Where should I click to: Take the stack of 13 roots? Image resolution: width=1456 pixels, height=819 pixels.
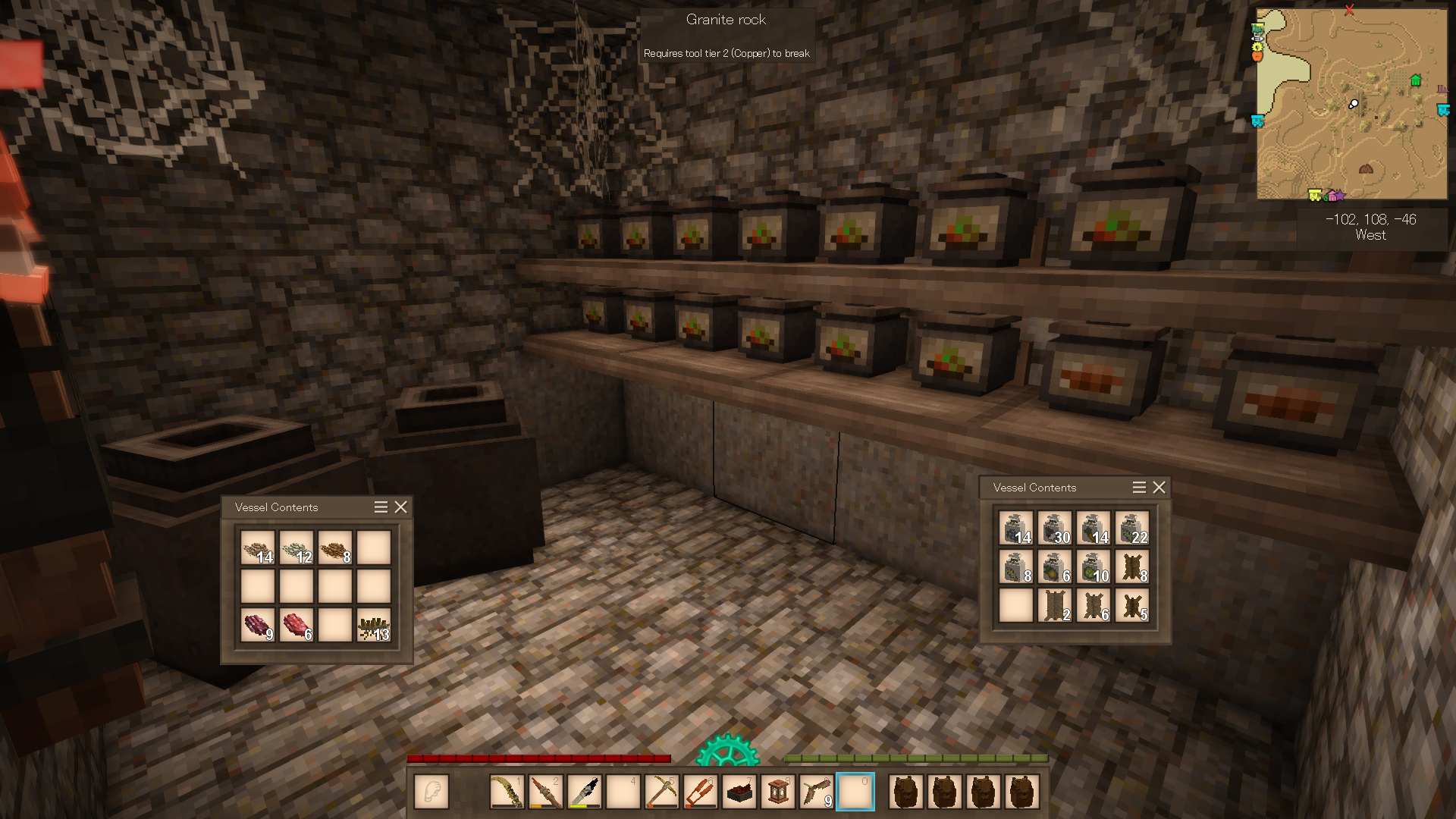[374, 626]
